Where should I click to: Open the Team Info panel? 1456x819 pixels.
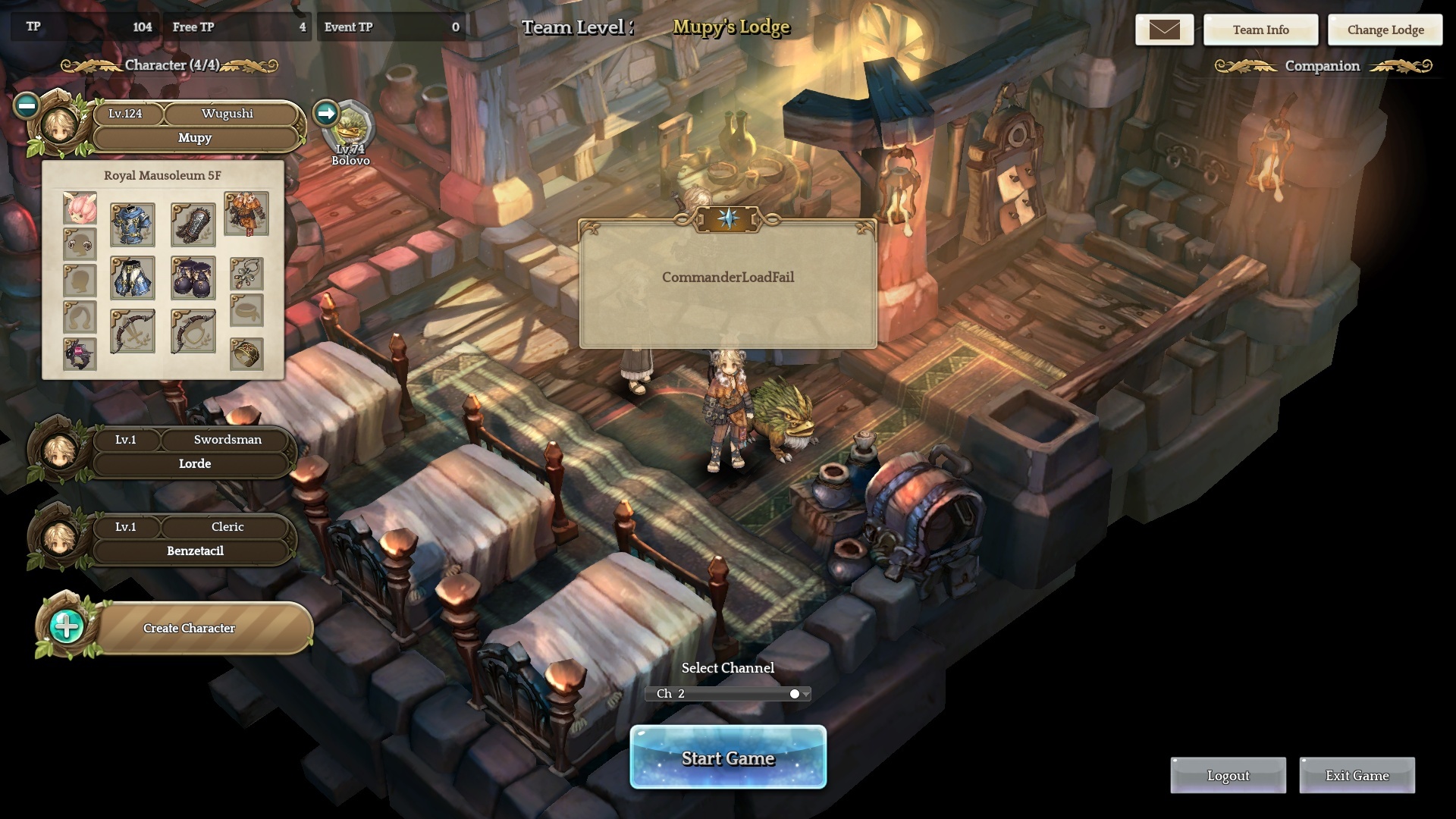[x=1260, y=30]
